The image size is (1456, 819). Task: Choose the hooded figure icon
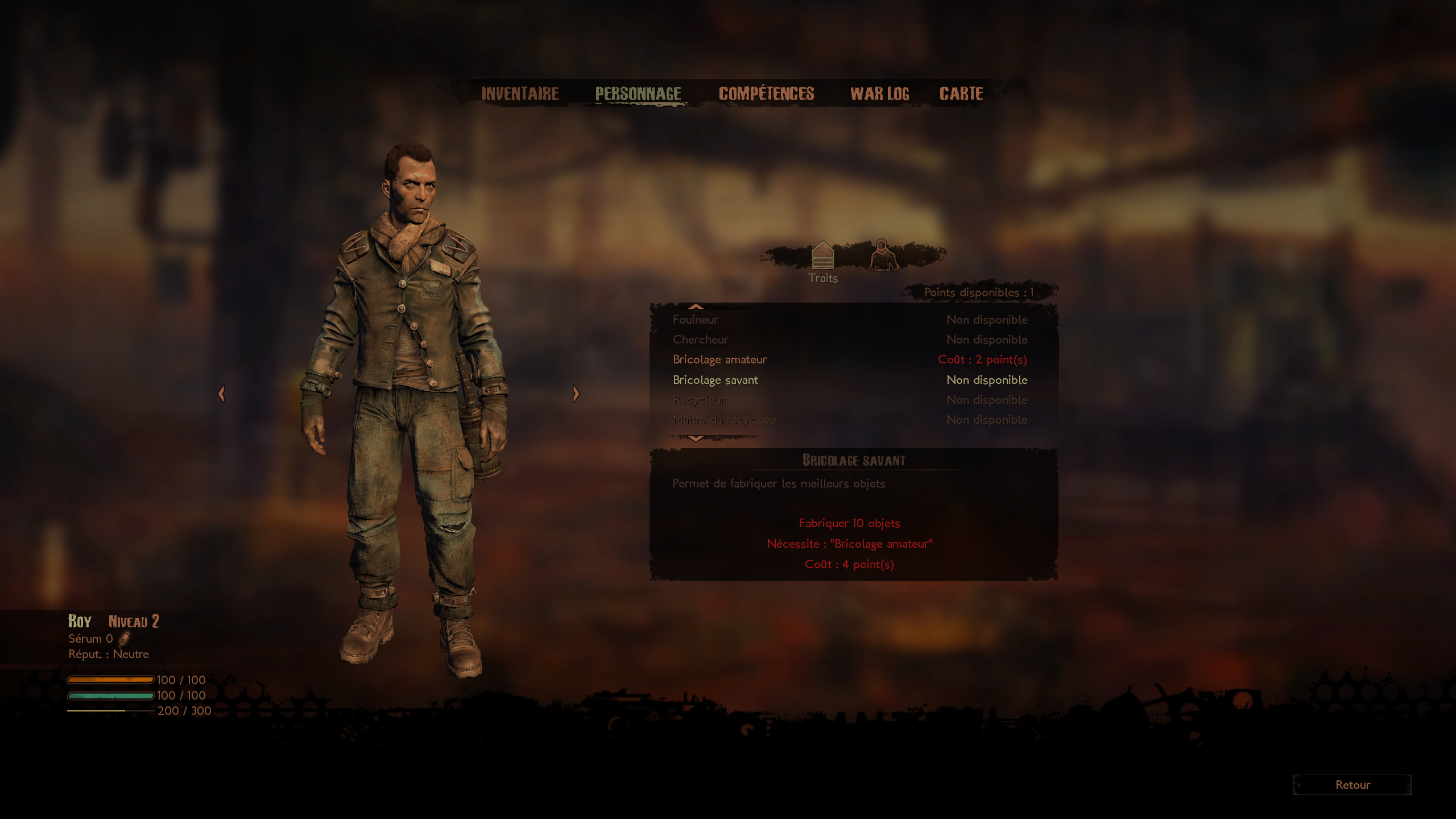883,255
